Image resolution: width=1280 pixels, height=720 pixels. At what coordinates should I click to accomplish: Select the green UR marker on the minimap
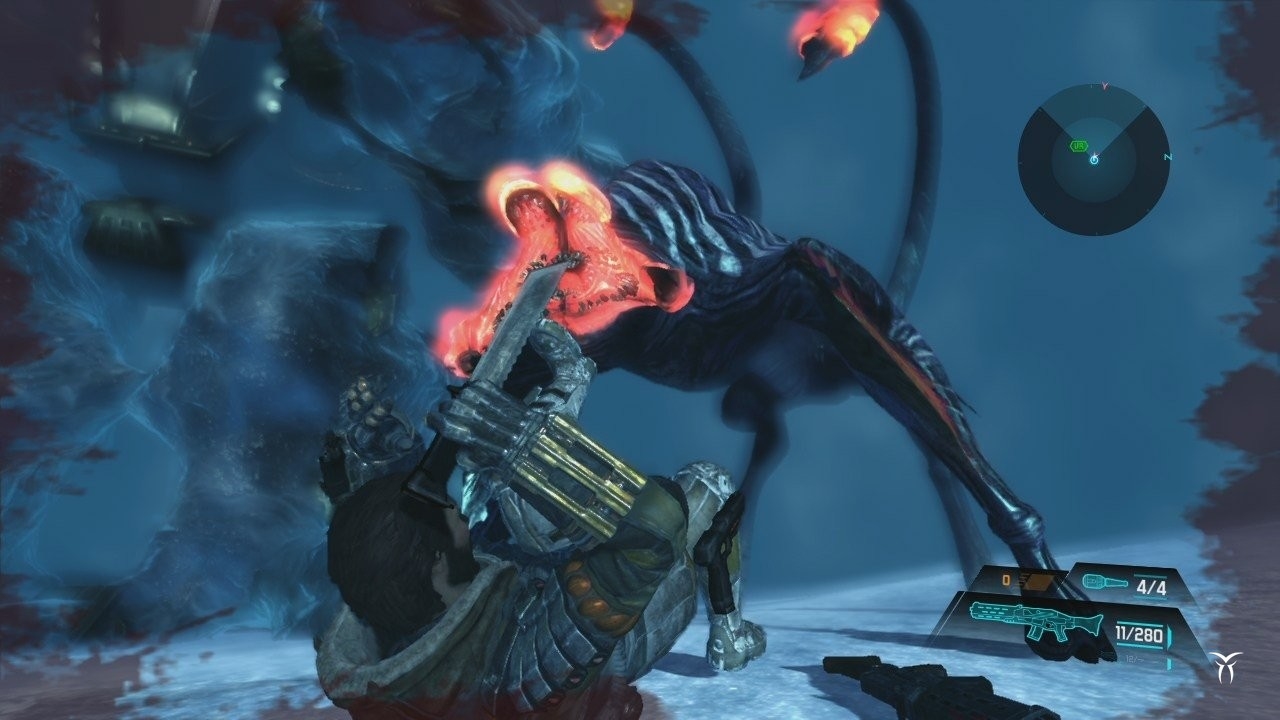tap(1079, 145)
